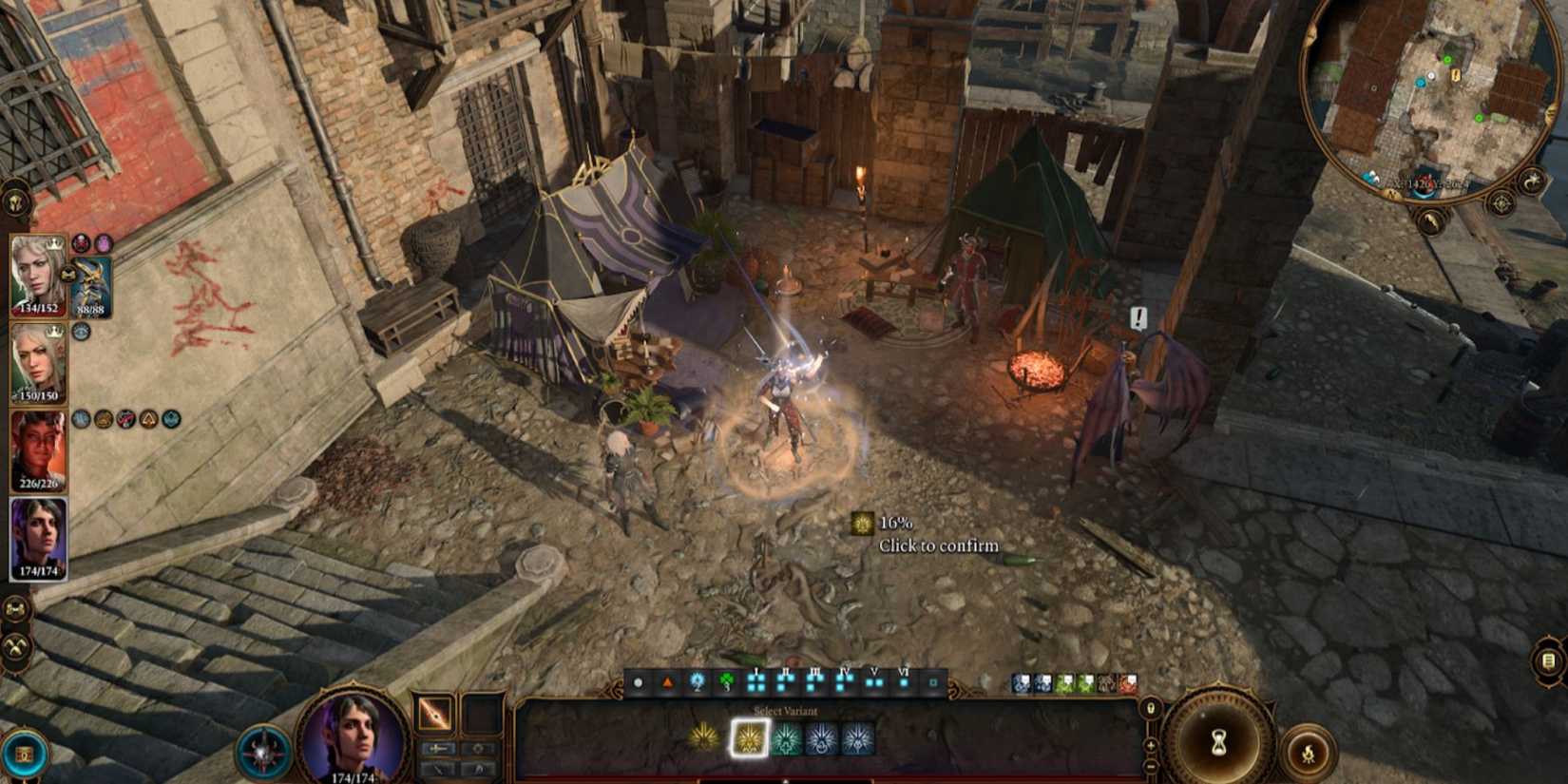Screen dimensions: 1568x784
Task: Expand the hotbar using the center up arrow
Action: [786, 779]
